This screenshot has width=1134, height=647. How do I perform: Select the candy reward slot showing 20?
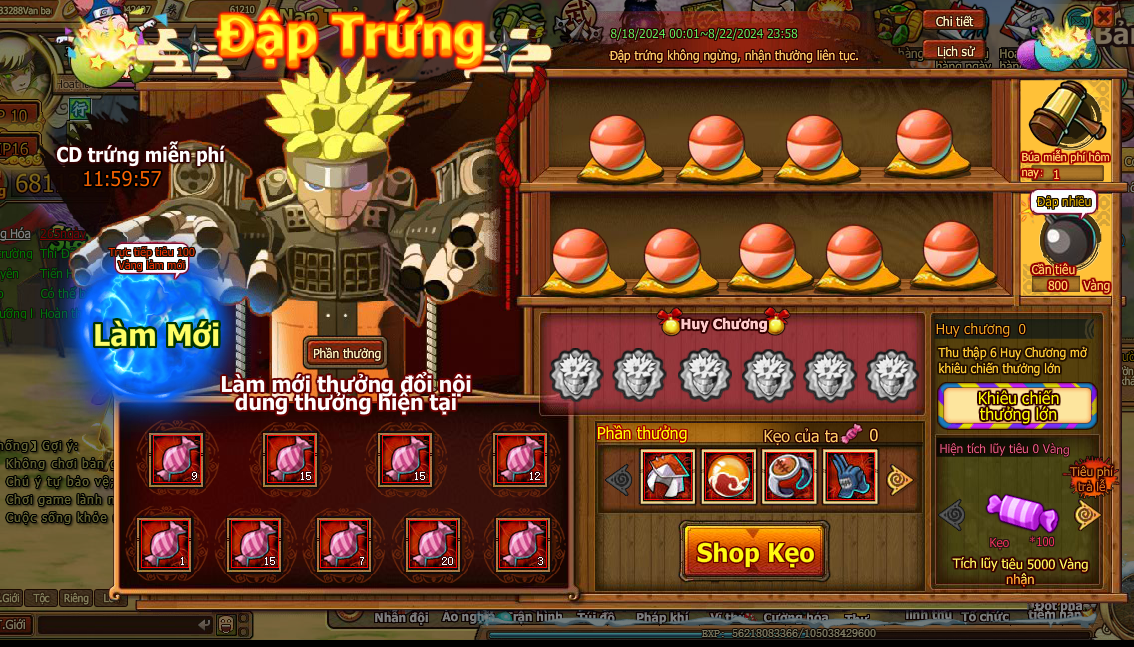click(433, 544)
